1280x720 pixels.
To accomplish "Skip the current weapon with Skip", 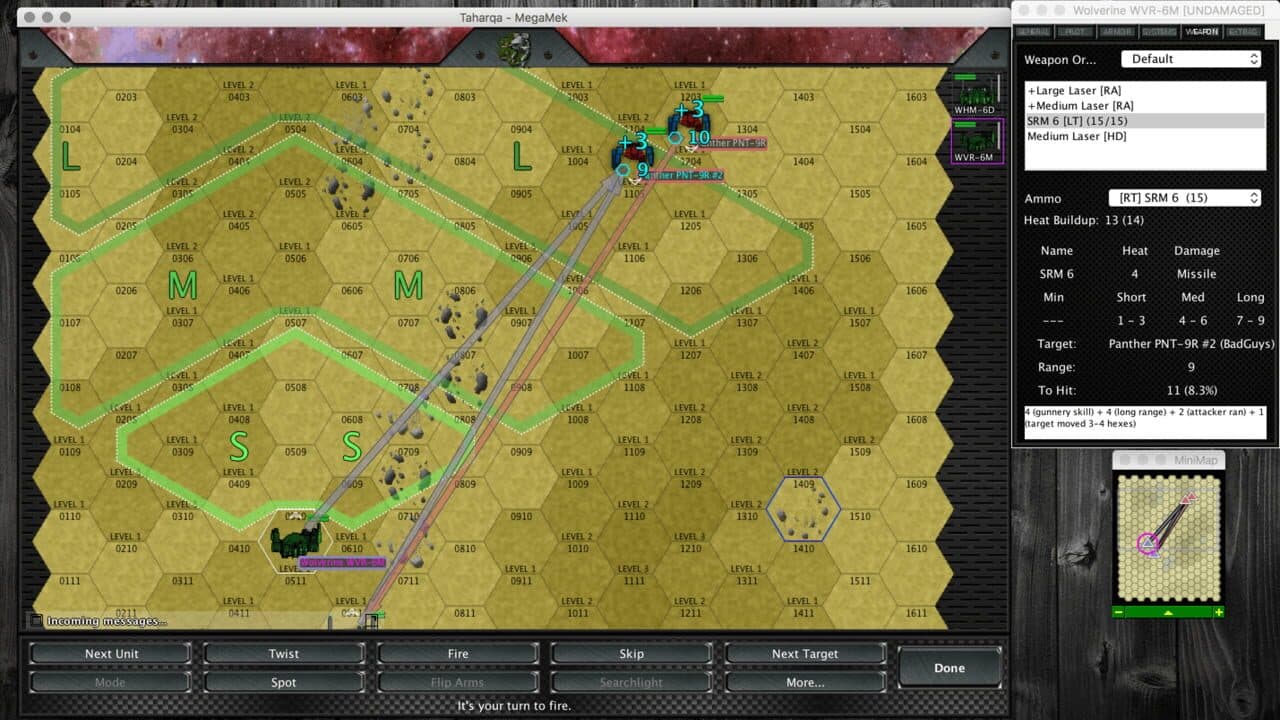I will [631, 653].
